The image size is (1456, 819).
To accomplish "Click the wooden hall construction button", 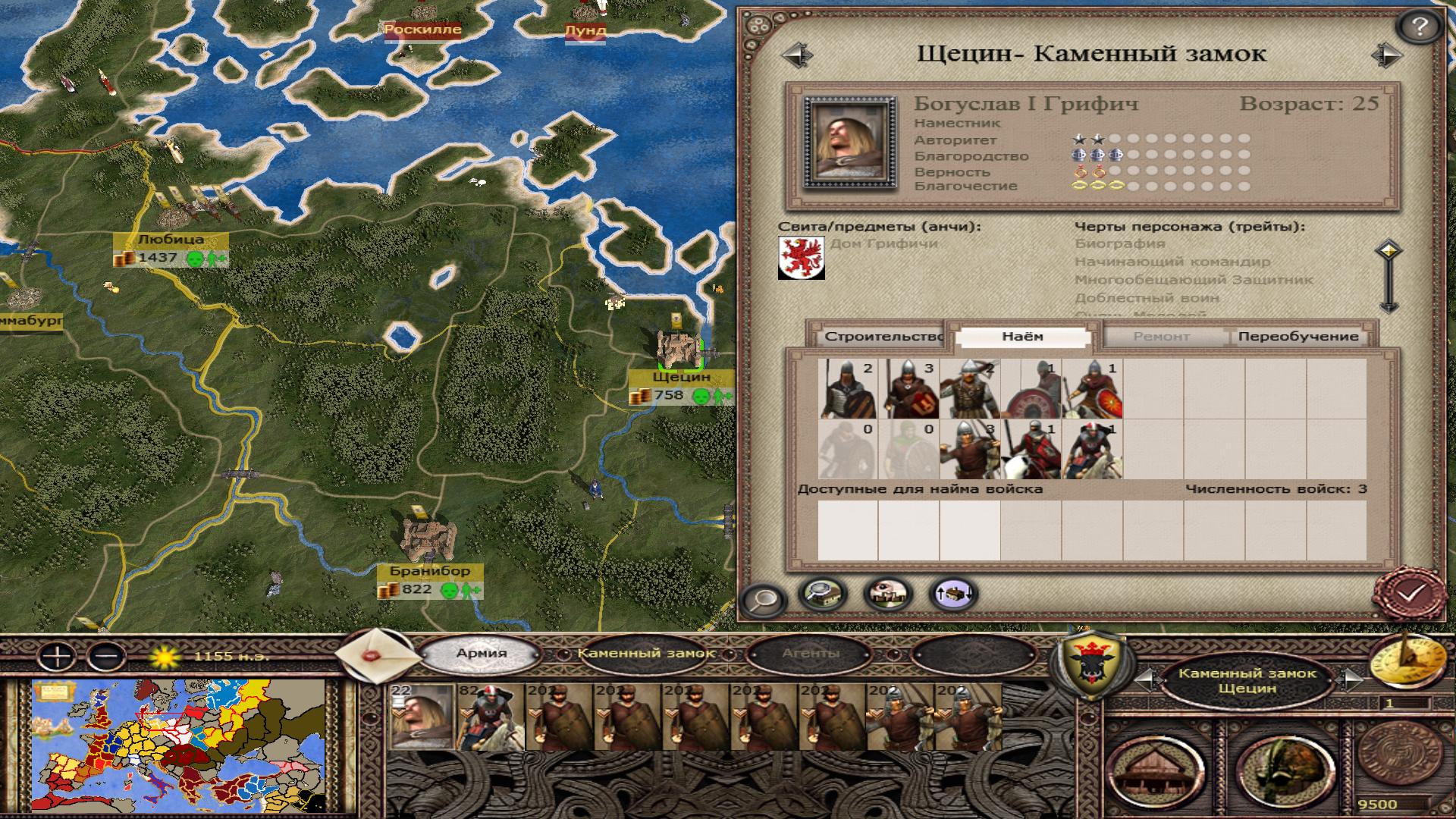I will pyautogui.click(x=1156, y=769).
